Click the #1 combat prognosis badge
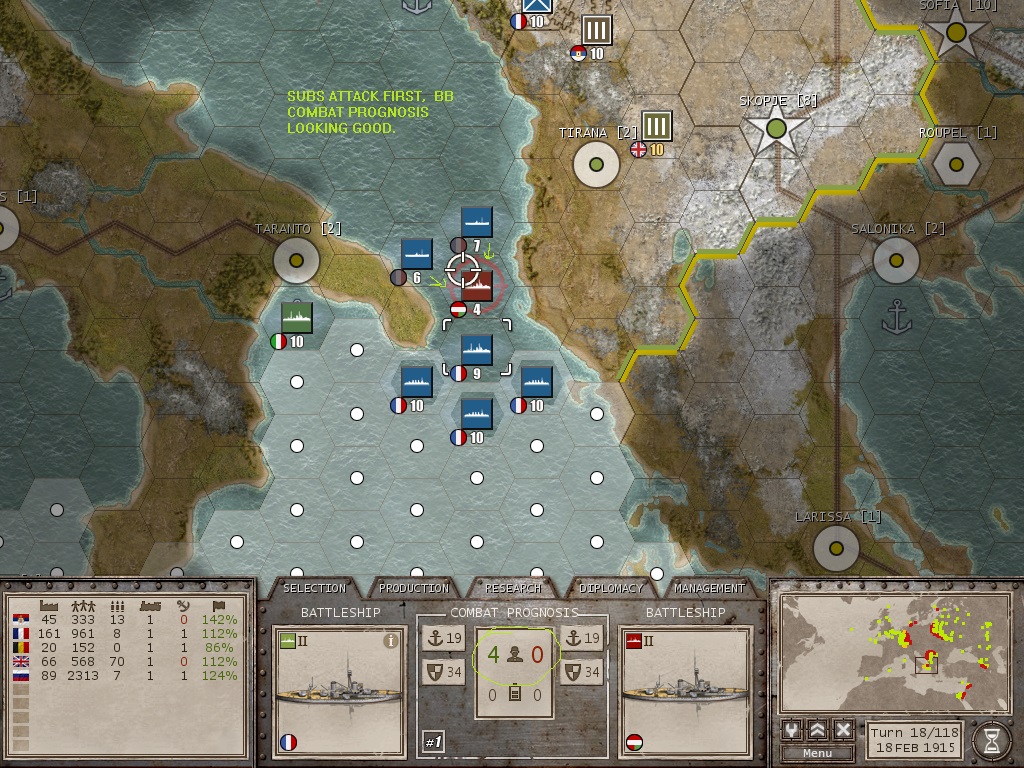Viewport: 1024px width, 768px height. click(433, 742)
